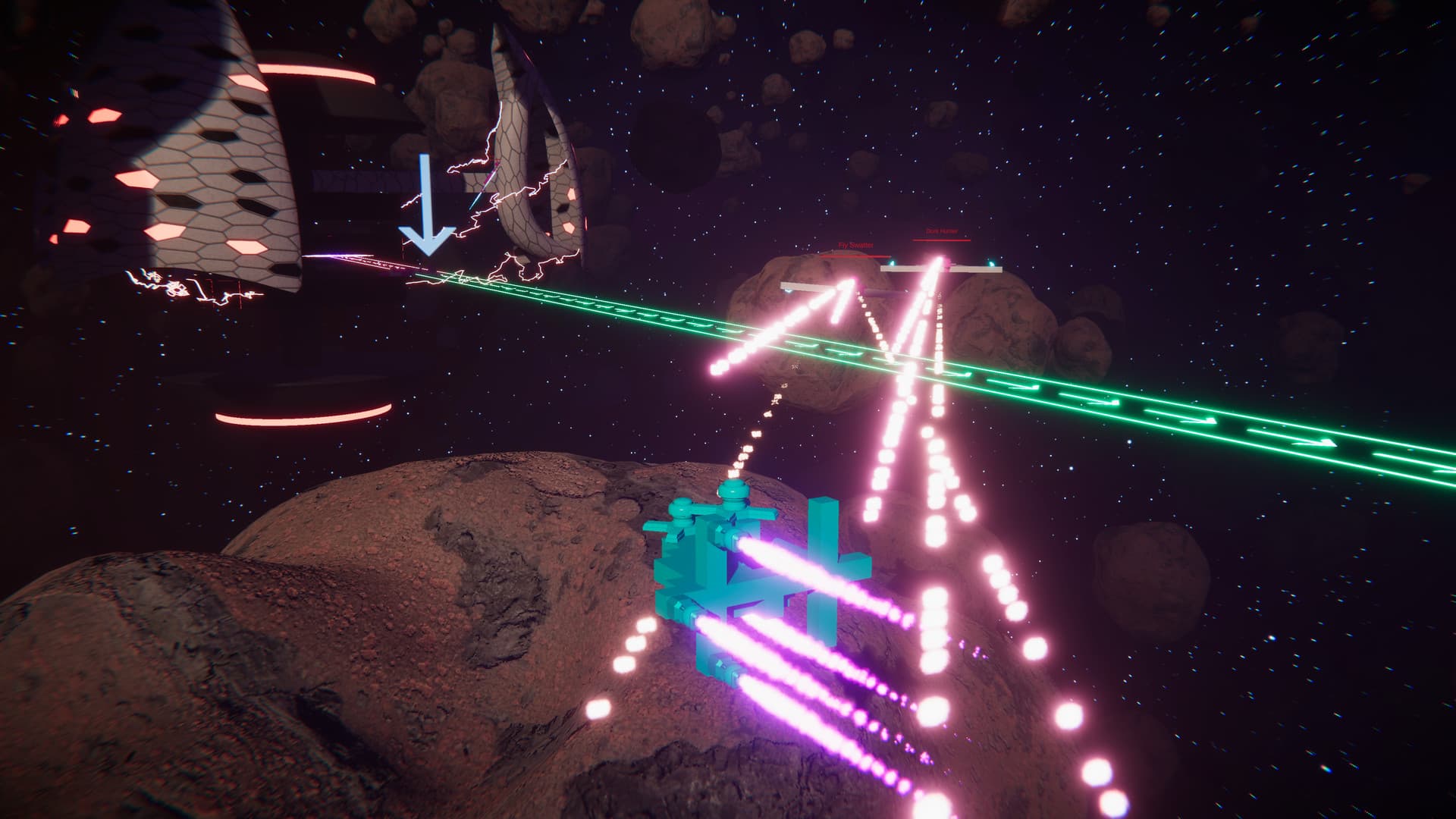The height and width of the screenshot is (819, 1456).
Task: Click the Bork Hunter enemy ship
Action: (940, 268)
